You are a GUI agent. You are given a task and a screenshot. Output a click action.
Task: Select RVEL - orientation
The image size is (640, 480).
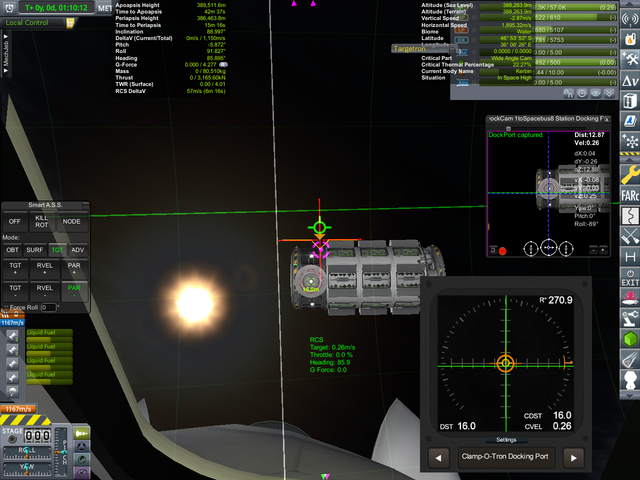[45, 290]
